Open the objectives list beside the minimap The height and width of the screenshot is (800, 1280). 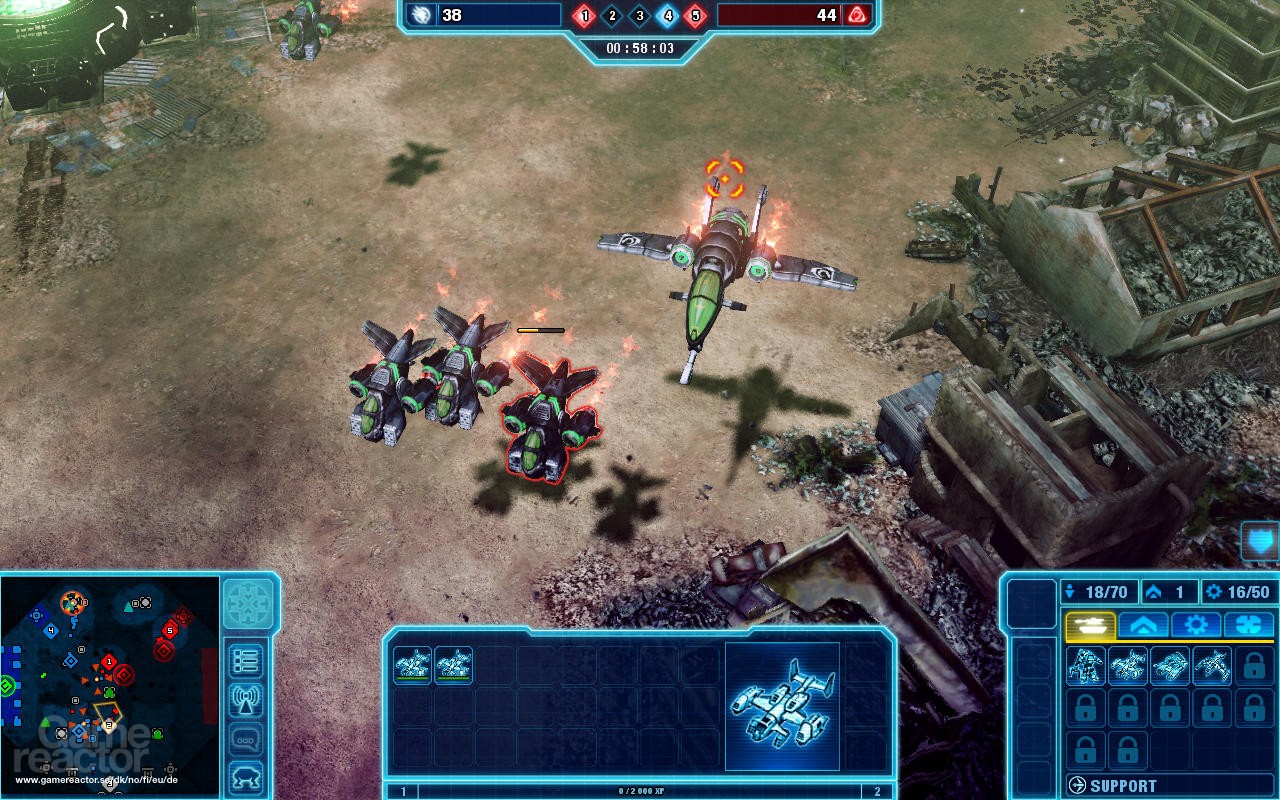tap(245, 659)
